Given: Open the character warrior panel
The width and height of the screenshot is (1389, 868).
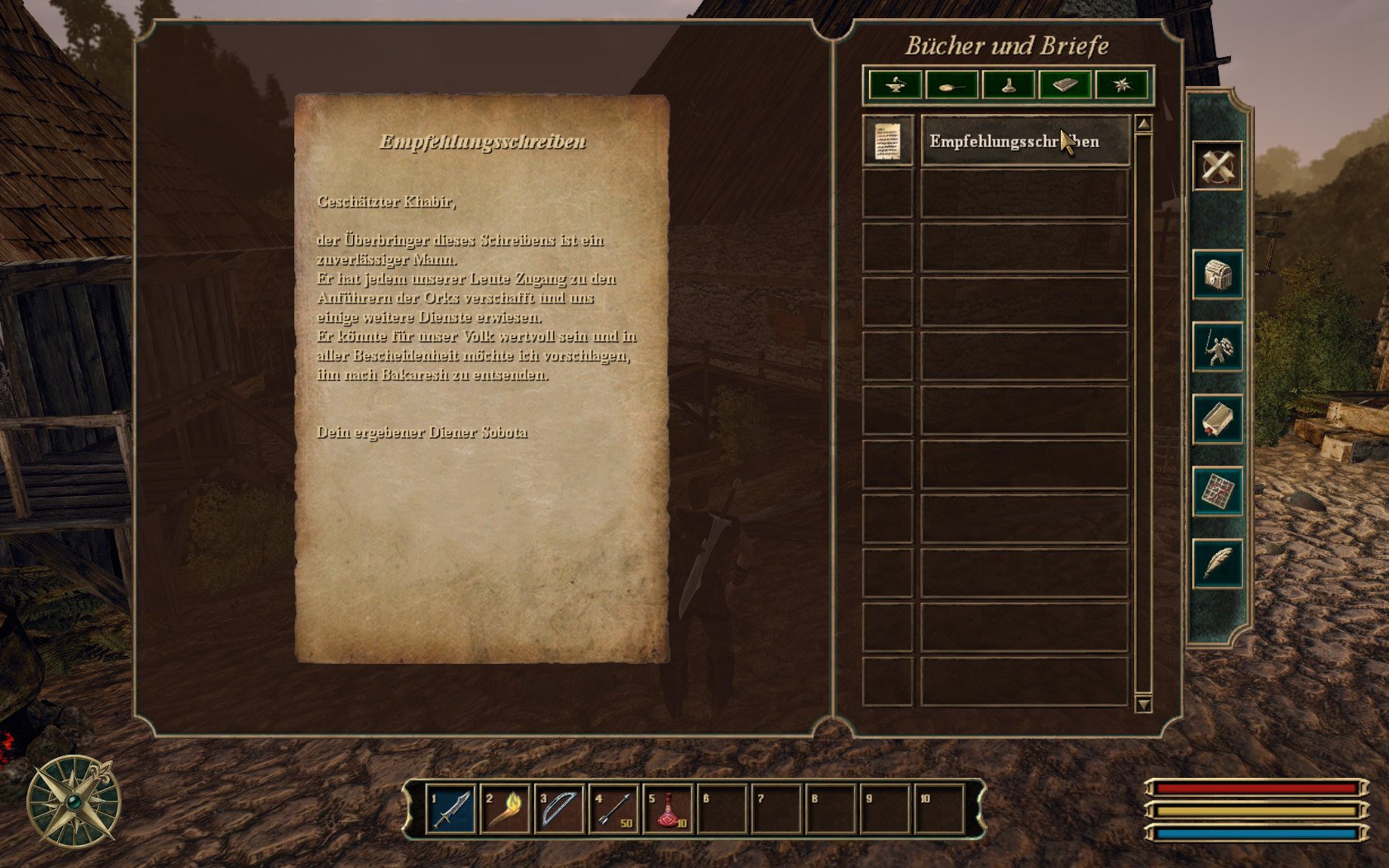Looking at the screenshot, I should (1218, 347).
